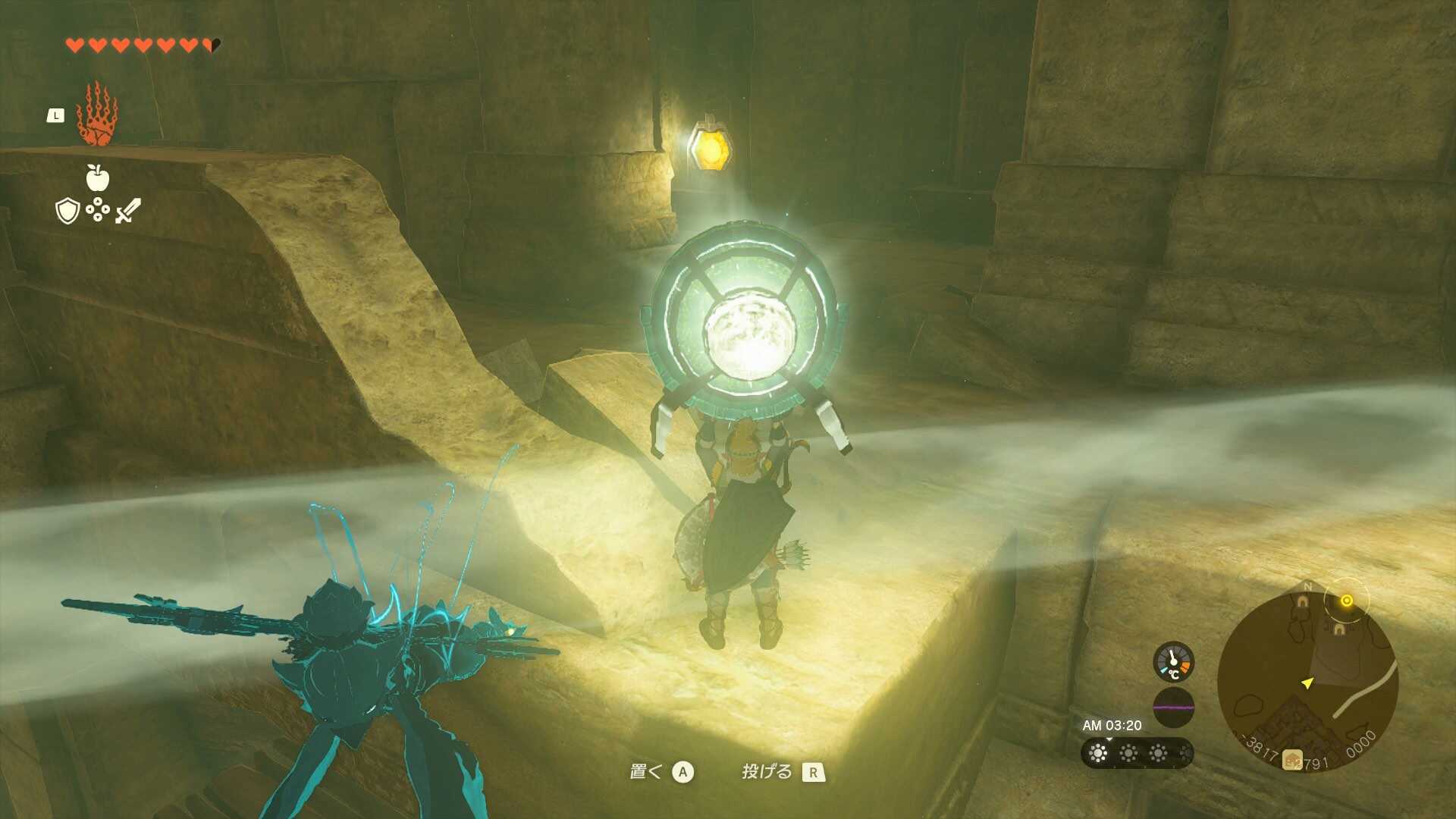Choose the sword weapon quick-select icon
Viewport: 1456px width, 819px height.
tap(128, 210)
